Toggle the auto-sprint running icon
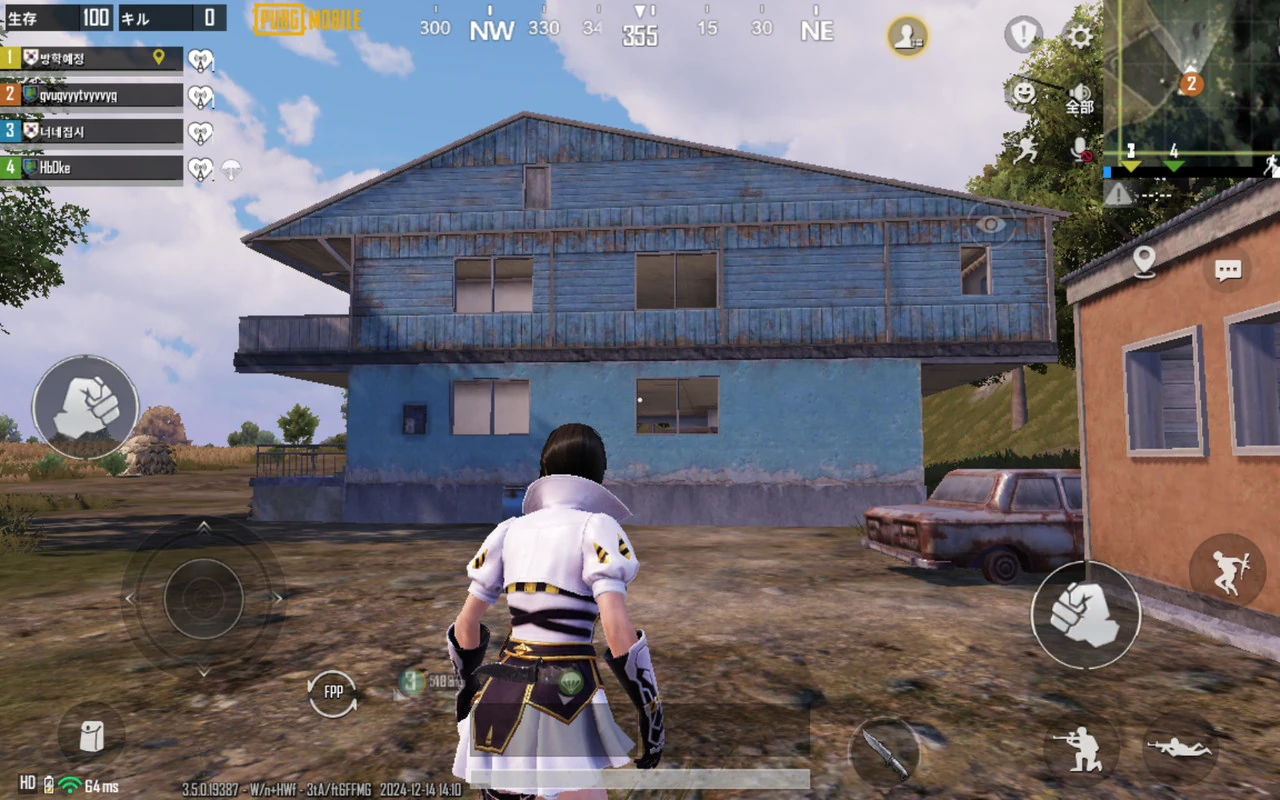The height and width of the screenshot is (800, 1280). [1025, 150]
